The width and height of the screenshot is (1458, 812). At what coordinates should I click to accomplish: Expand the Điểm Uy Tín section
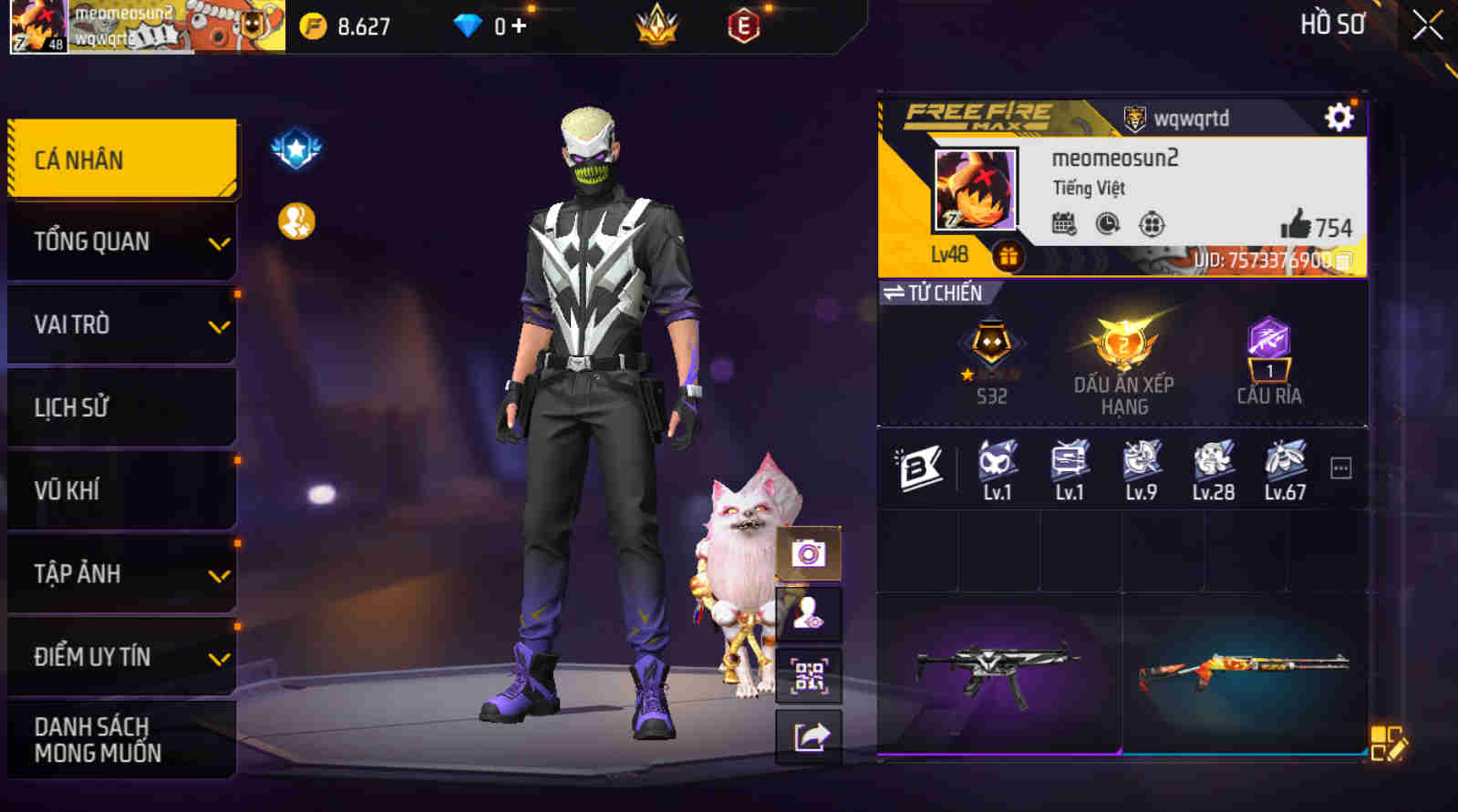[x=122, y=655]
